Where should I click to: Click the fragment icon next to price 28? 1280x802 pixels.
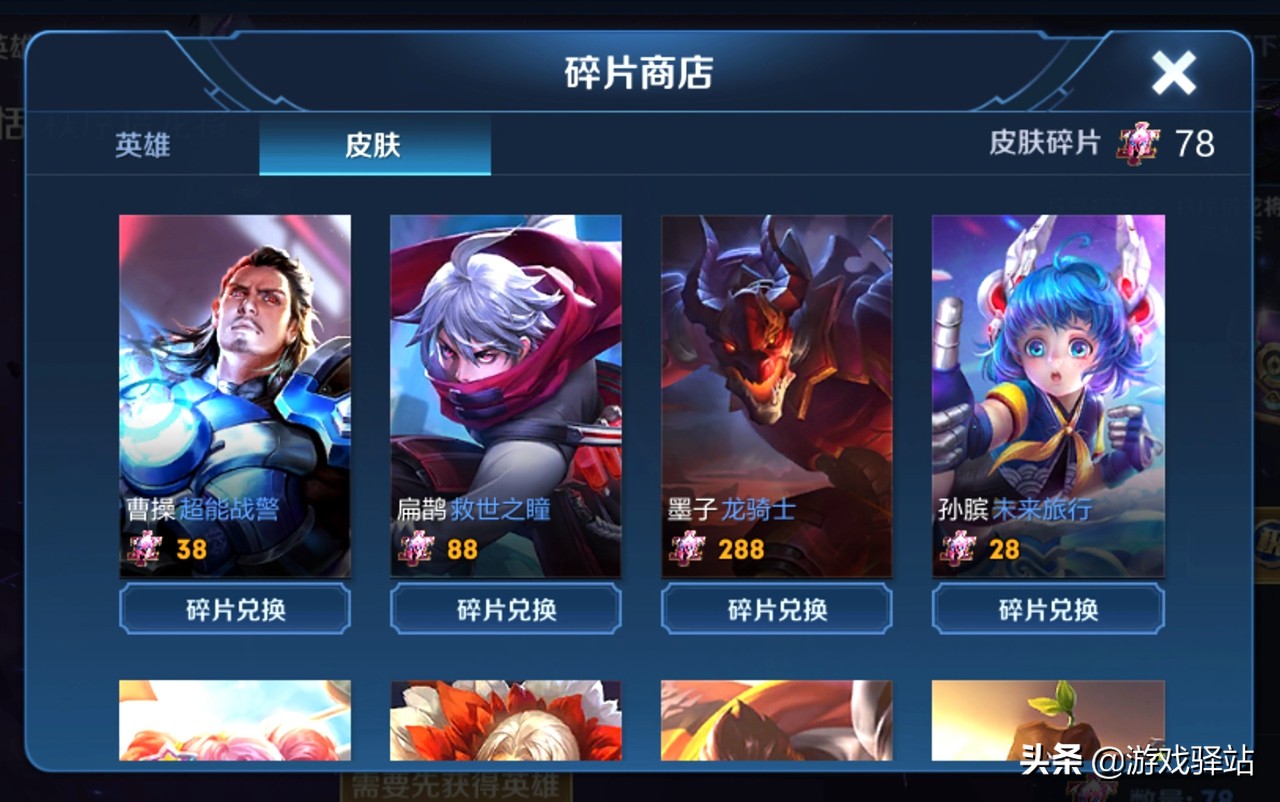point(956,548)
